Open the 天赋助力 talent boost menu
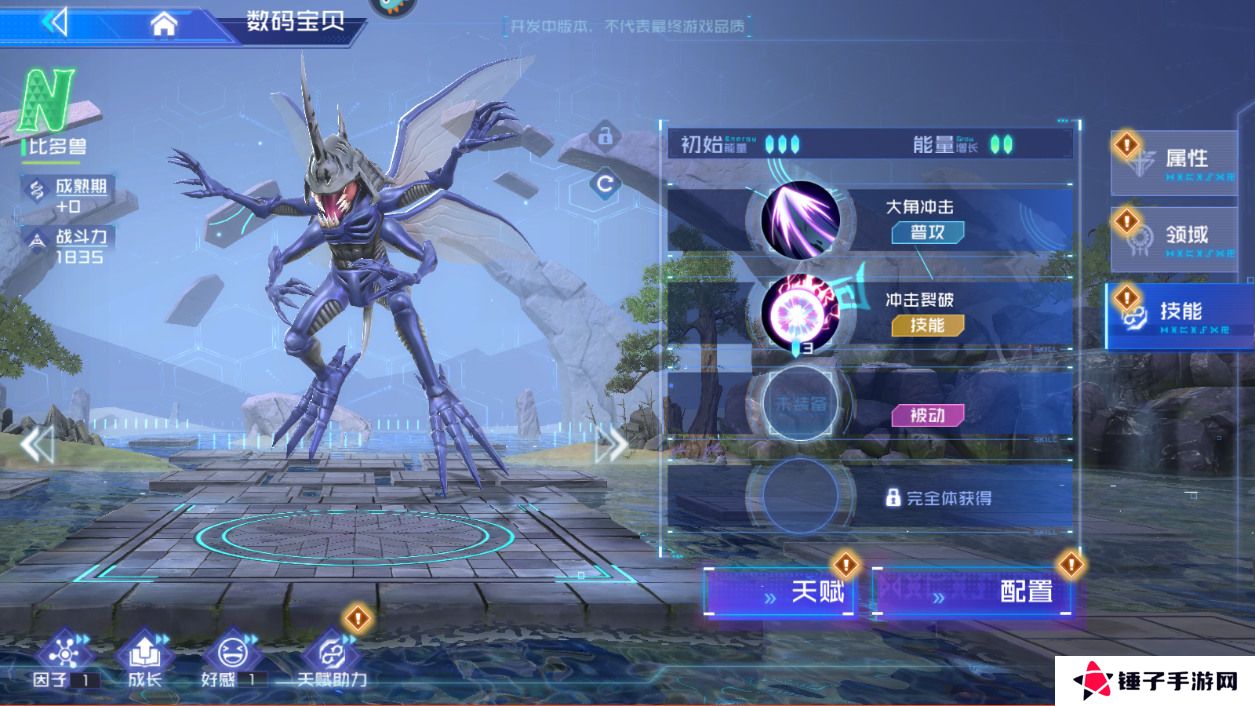This screenshot has width=1255, height=706. pos(330,658)
